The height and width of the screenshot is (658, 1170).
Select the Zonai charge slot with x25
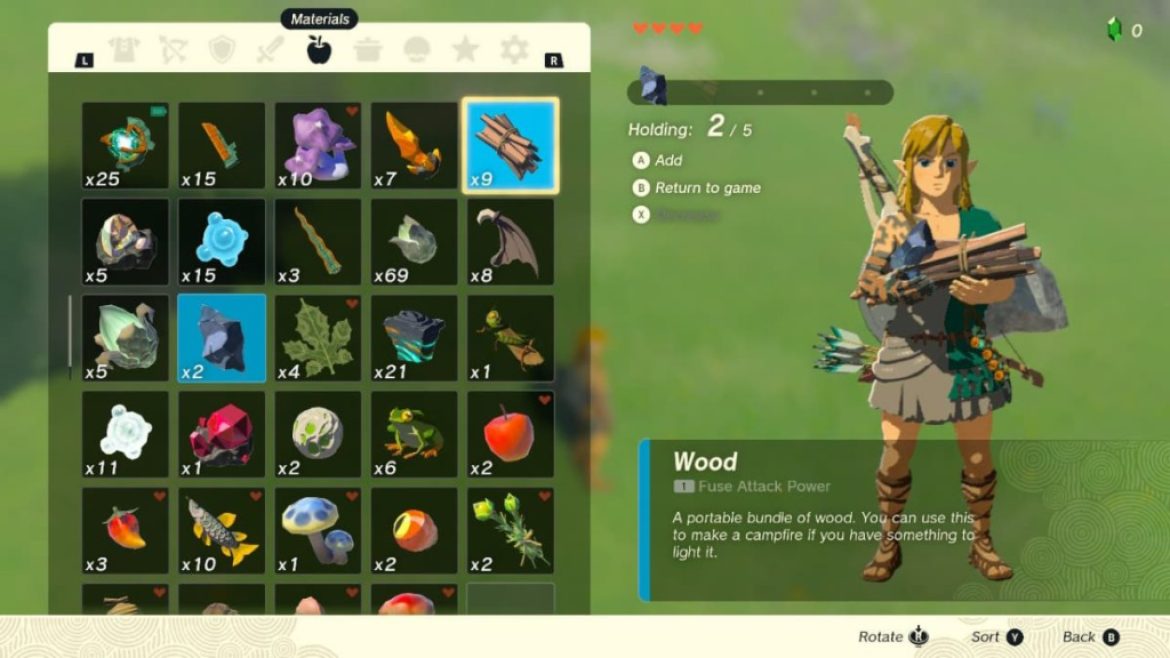(126, 146)
